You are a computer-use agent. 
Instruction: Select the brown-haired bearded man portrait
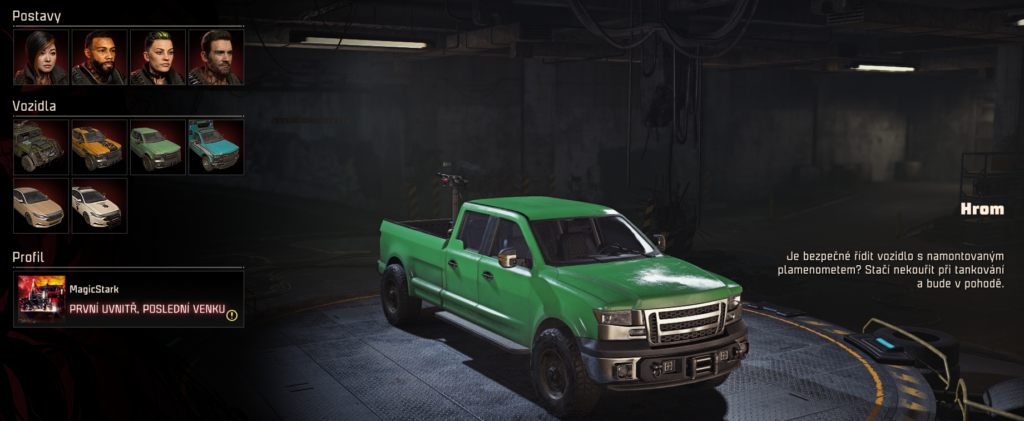pyautogui.click(x=215, y=57)
